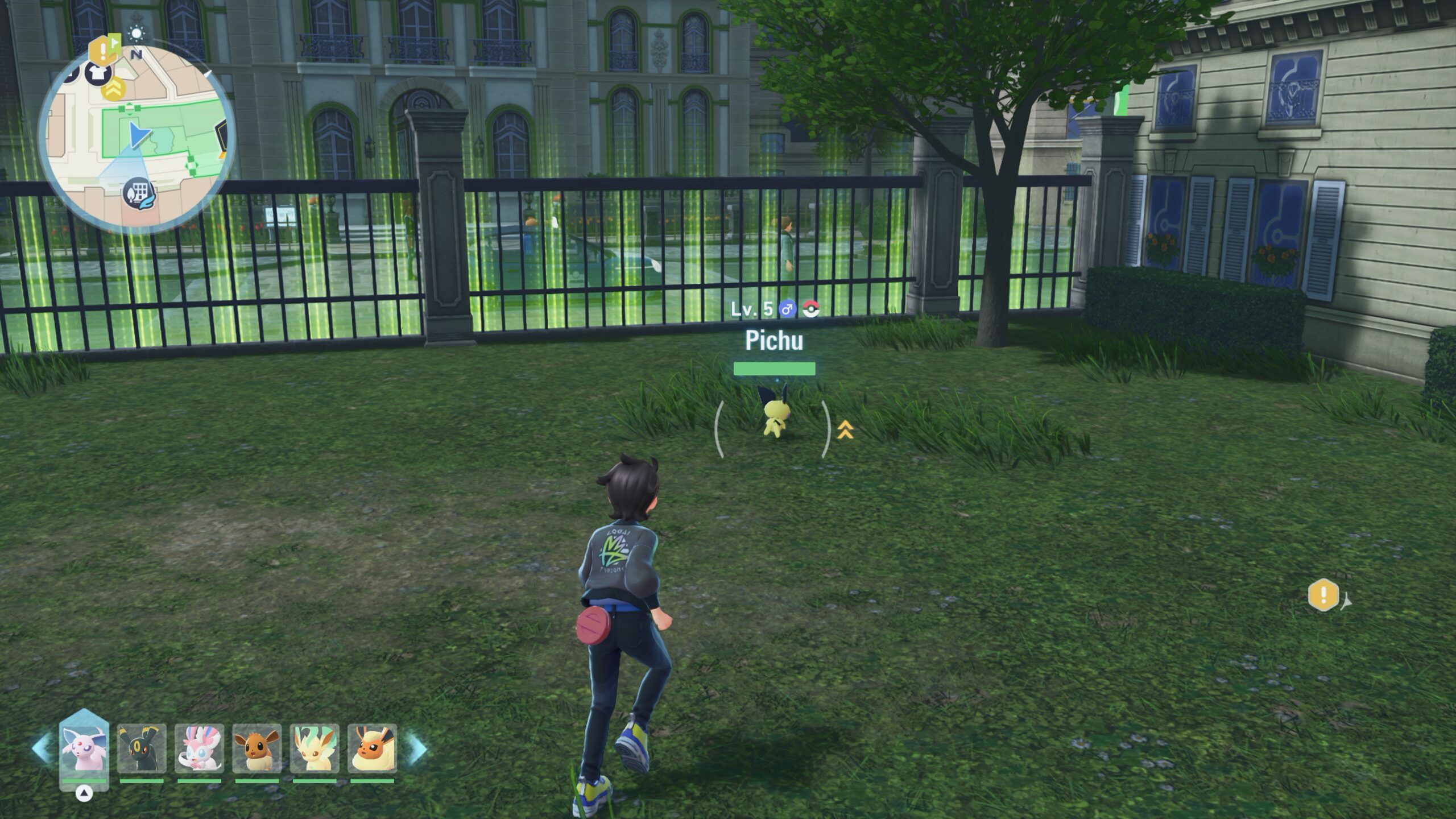Pick Leafeon from the party lineup
Image resolution: width=1456 pixels, height=819 pixels.
pos(315,748)
